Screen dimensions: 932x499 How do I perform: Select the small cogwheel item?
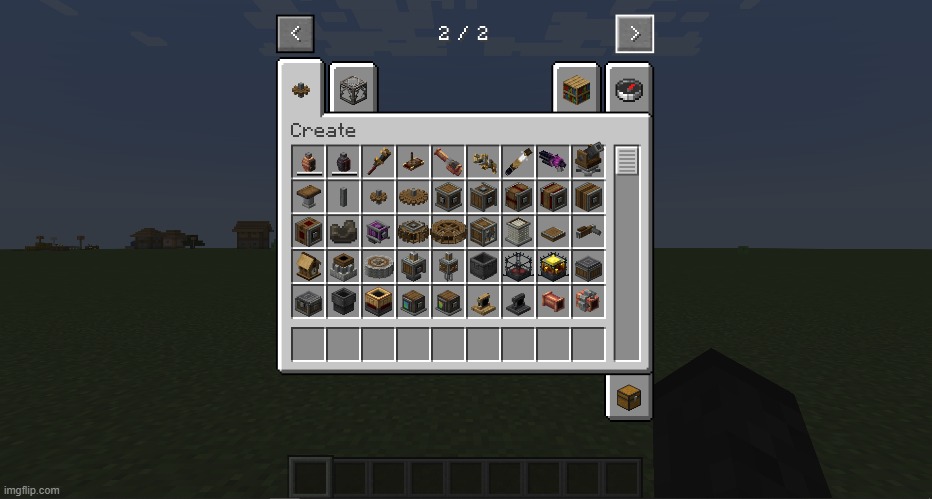(x=378, y=197)
